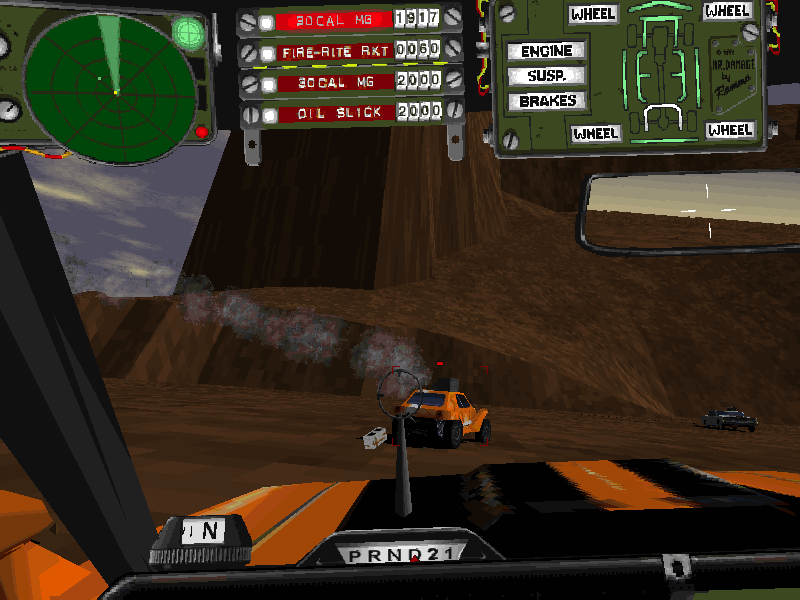Select the SUSP. damage label
The height and width of the screenshot is (600, 800).
546,76
